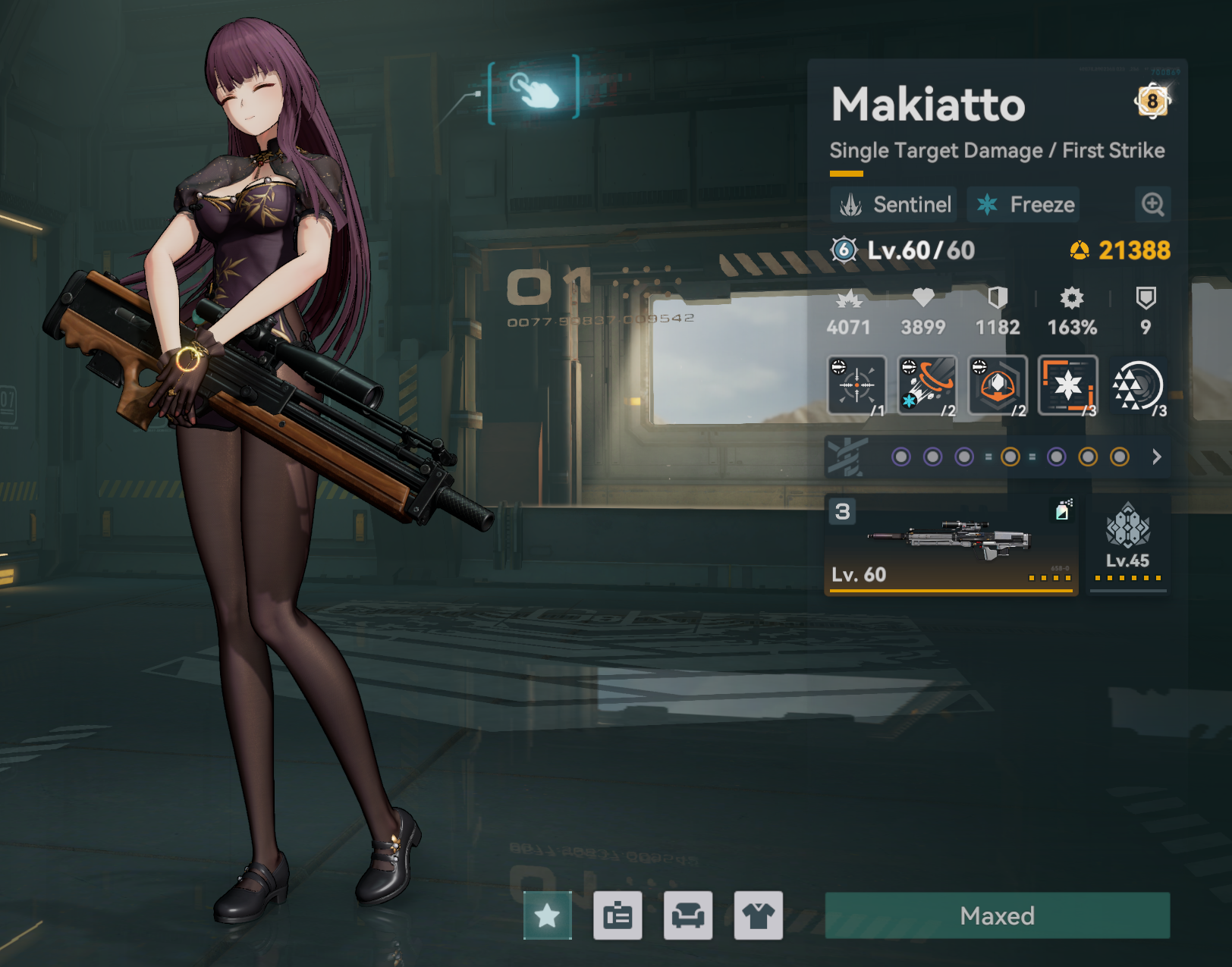Select the triangle cluster passive skill
The image size is (1232, 967).
coord(1137,385)
